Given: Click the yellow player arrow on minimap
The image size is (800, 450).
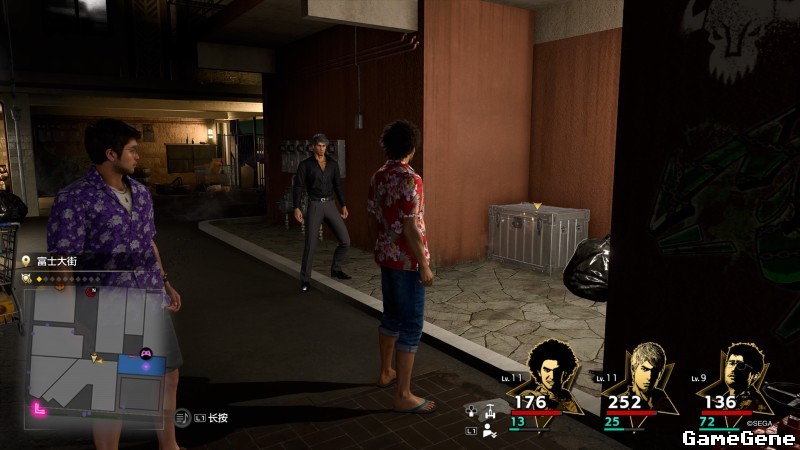Looking at the screenshot, I should point(96,357).
